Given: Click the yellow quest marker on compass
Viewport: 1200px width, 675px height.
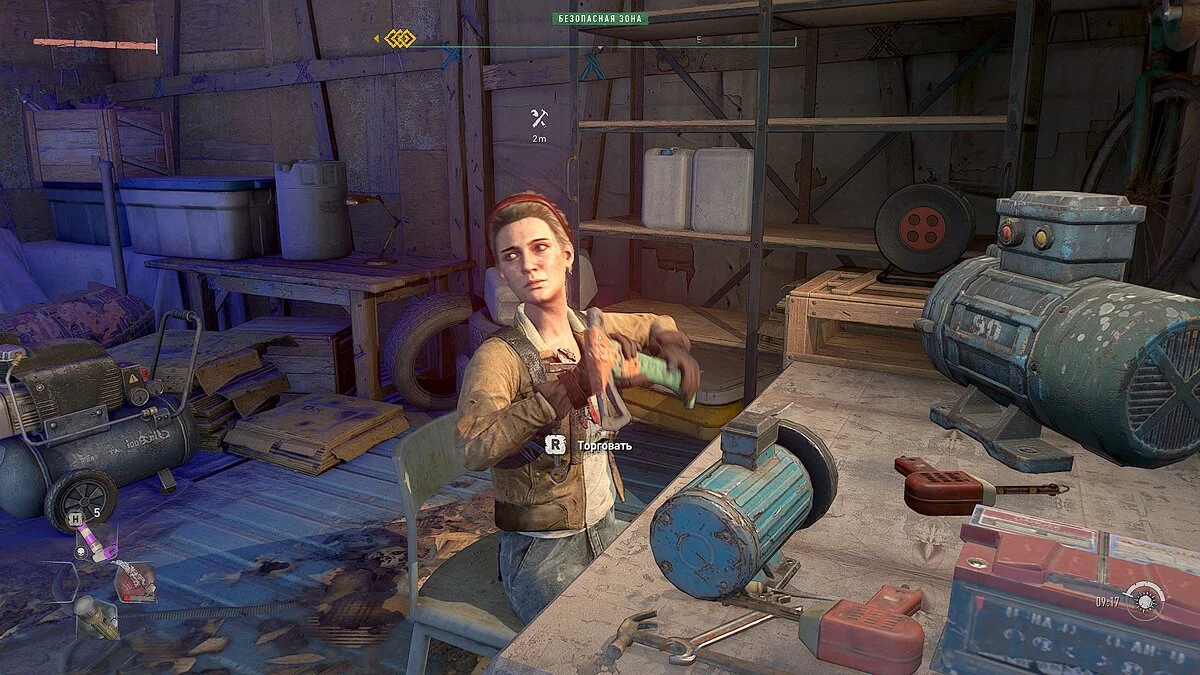Looking at the screenshot, I should (400, 39).
